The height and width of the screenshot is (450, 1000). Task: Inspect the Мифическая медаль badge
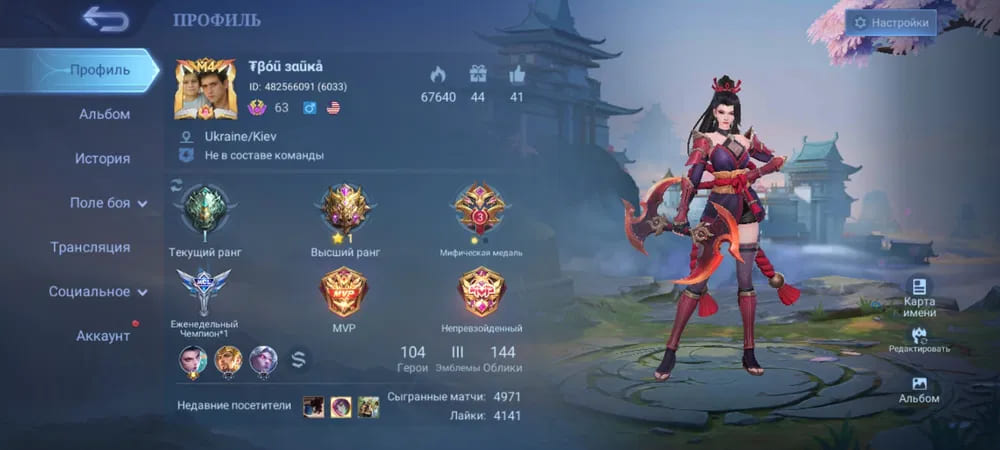coord(481,209)
